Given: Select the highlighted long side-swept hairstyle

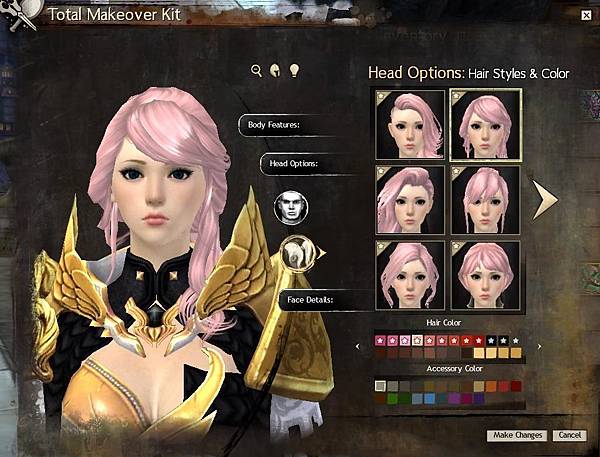Looking at the screenshot, I should (485, 124).
